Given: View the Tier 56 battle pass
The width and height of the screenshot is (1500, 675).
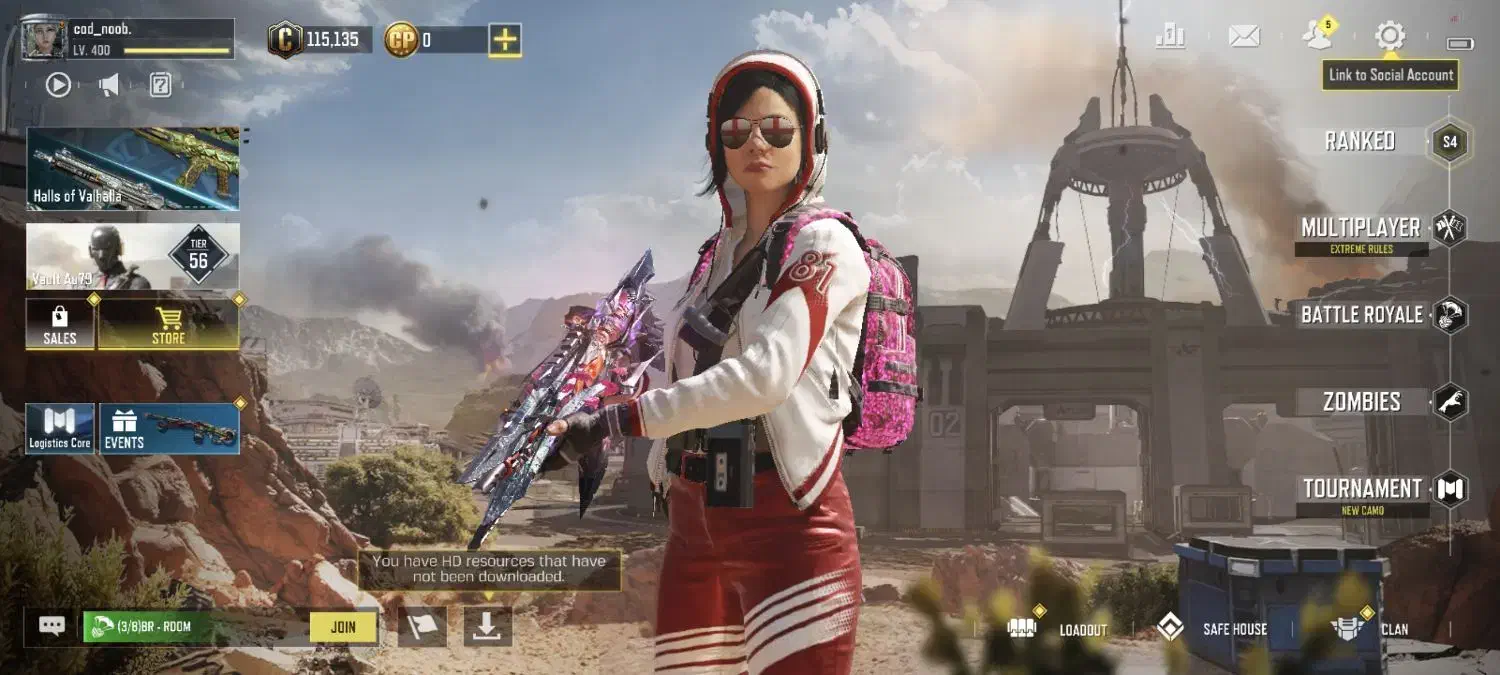Looking at the screenshot, I should [x=133, y=257].
